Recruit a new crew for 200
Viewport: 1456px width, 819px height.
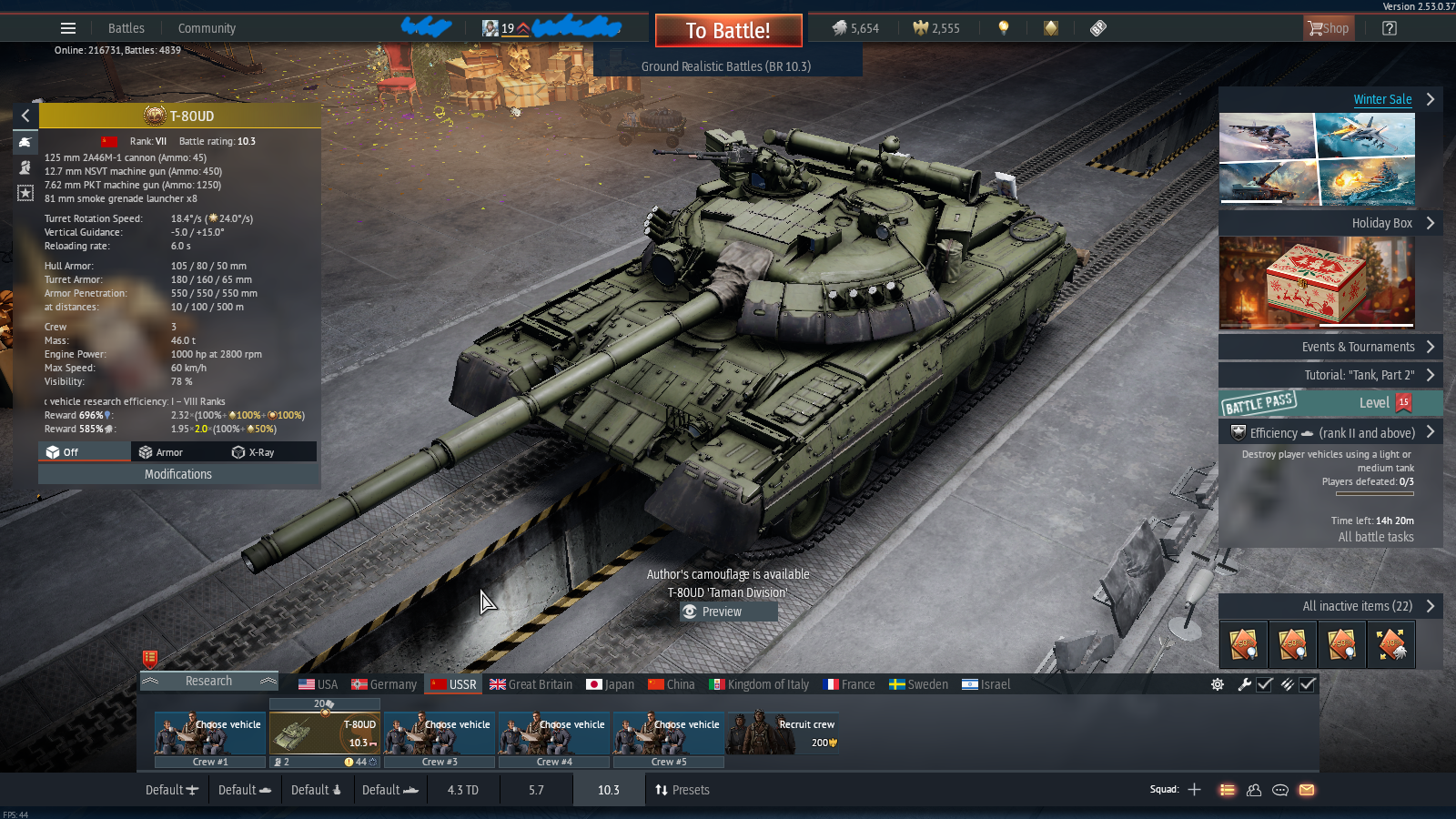[783, 733]
